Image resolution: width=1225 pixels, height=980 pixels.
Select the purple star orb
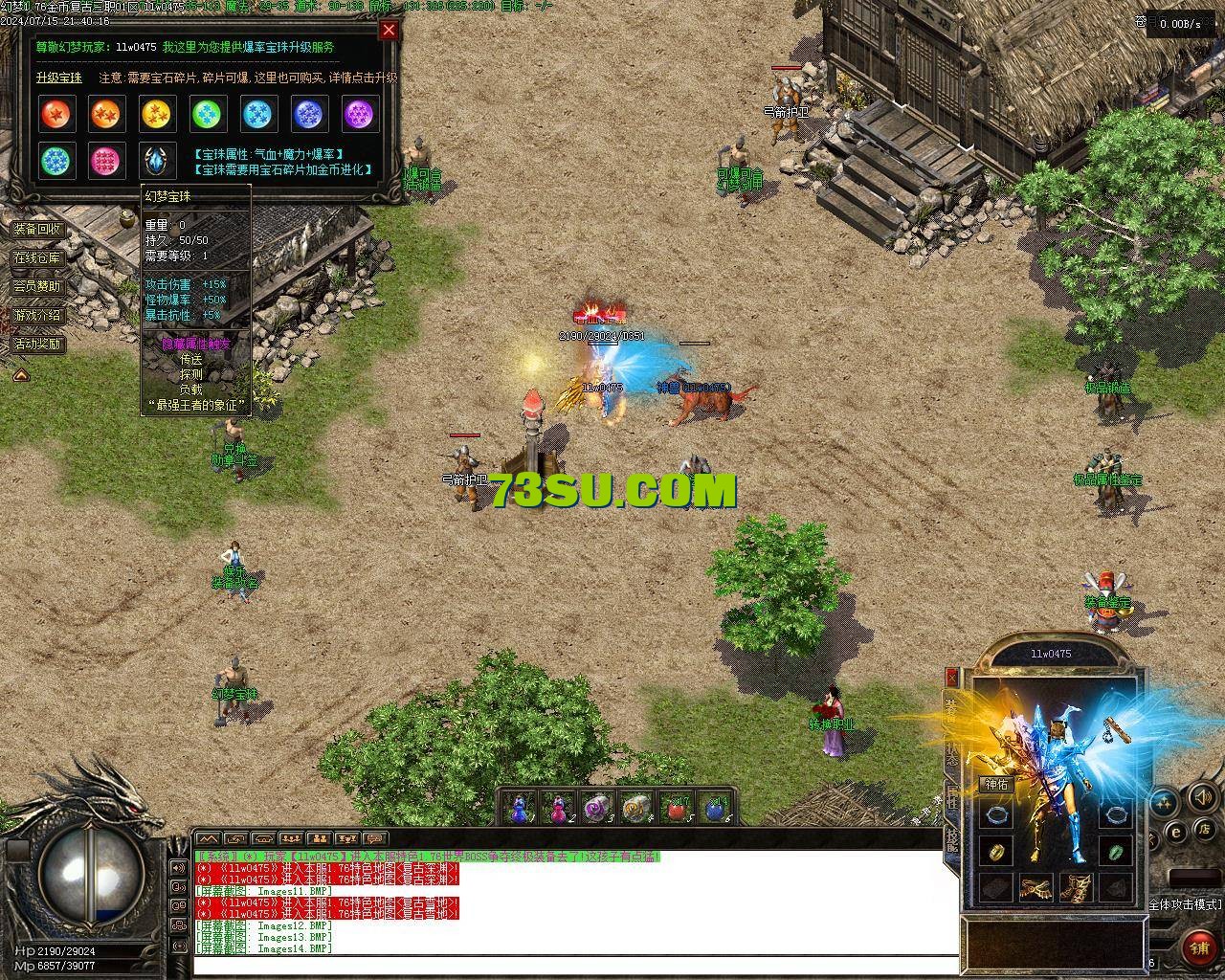(x=359, y=115)
